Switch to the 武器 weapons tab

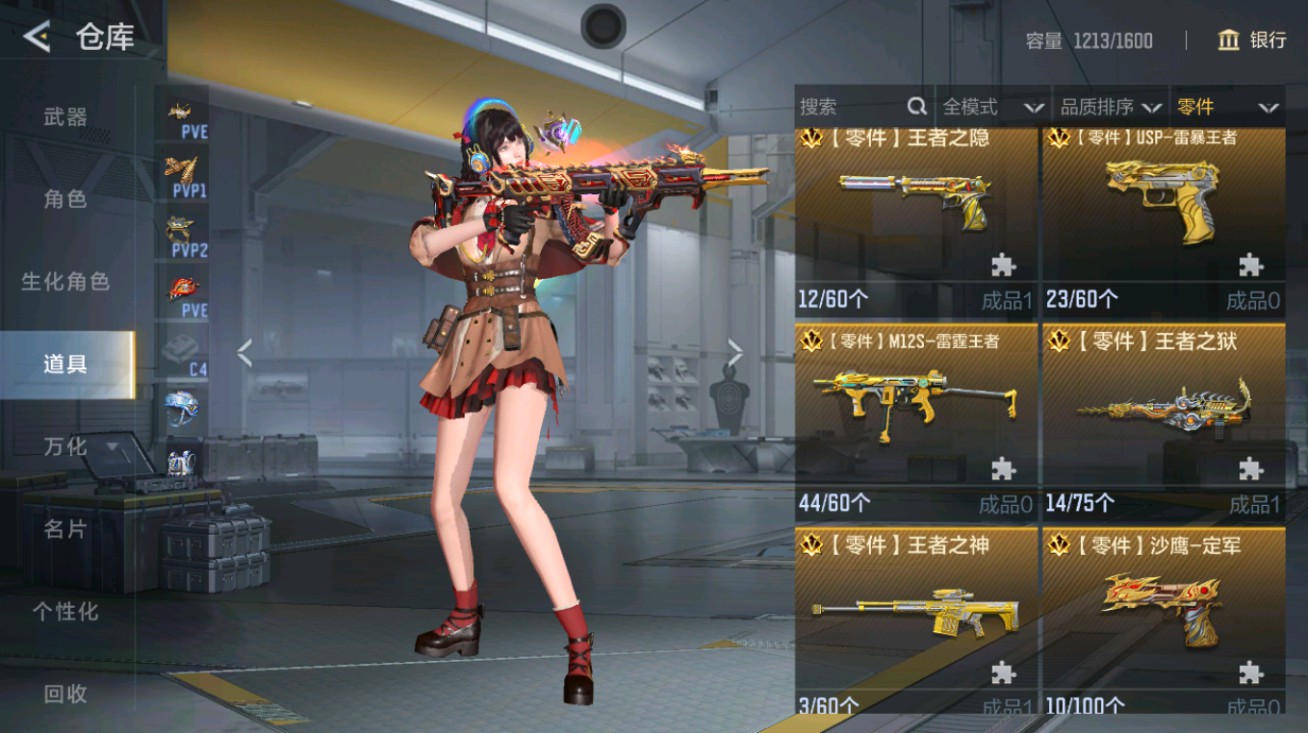tap(66, 117)
